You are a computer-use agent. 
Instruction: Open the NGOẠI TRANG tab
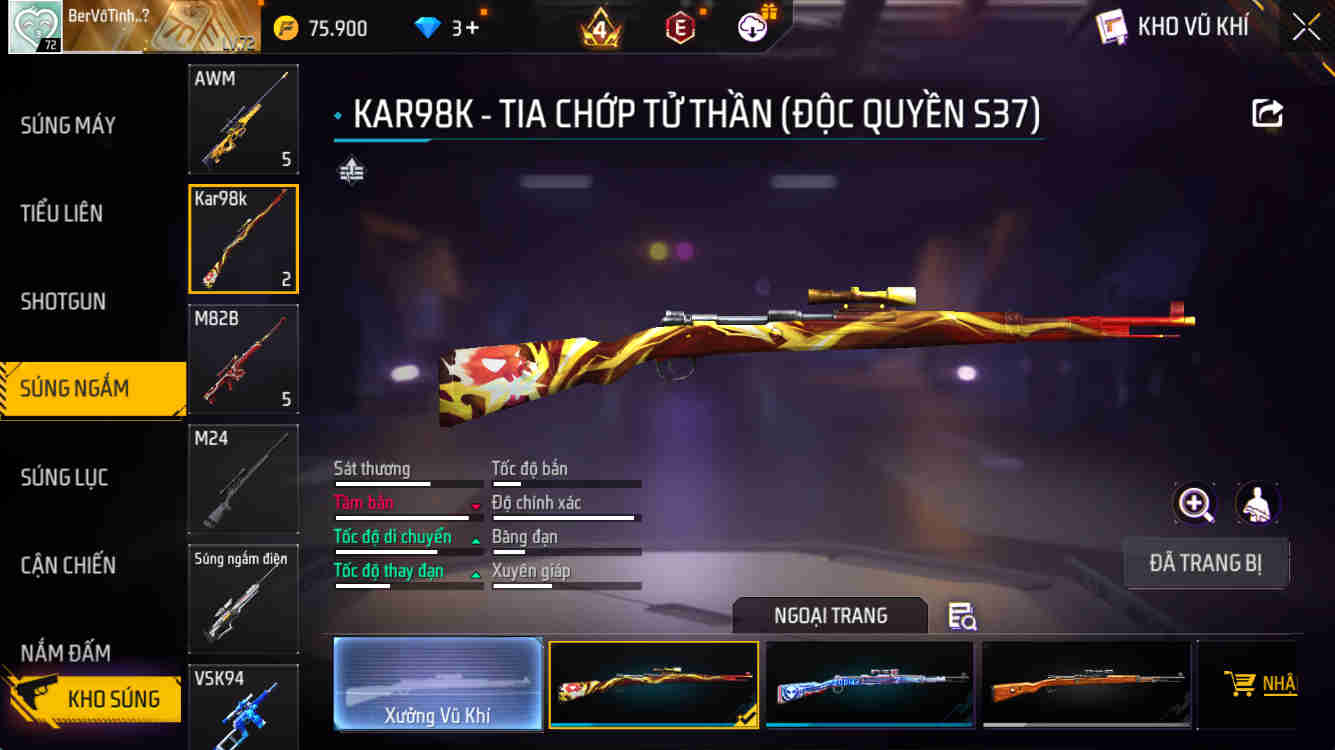pos(830,616)
